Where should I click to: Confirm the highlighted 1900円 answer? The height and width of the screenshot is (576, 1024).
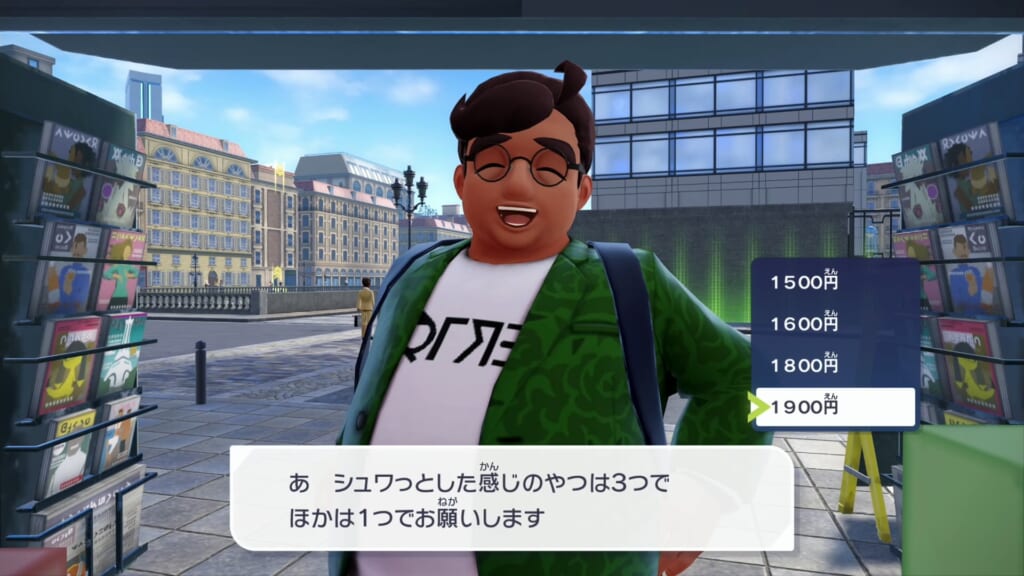[x=833, y=407]
